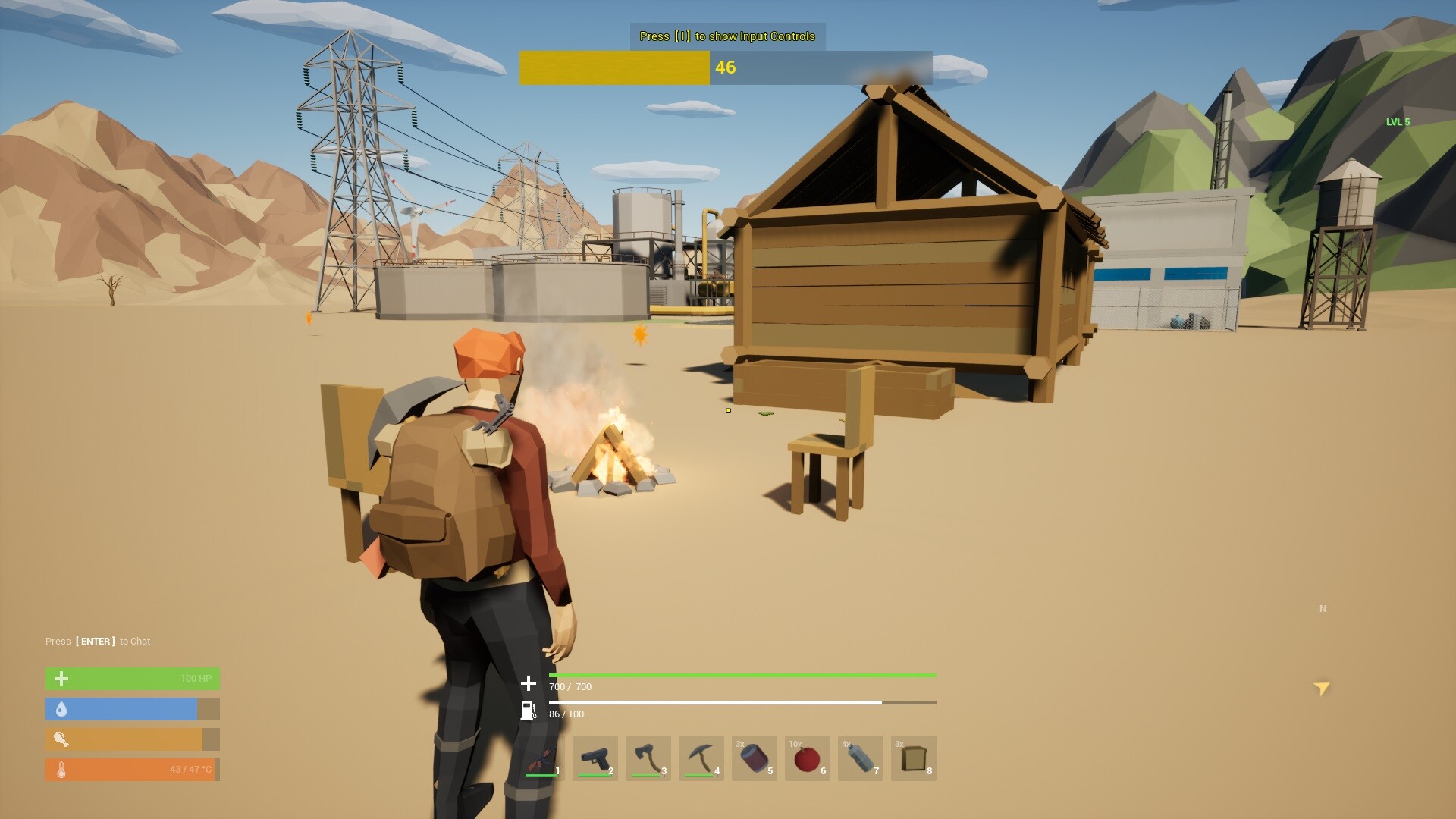Select the 3x canned food in slot 5
The height and width of the screenshot is (819, 1456).
(x=756, y=756)
